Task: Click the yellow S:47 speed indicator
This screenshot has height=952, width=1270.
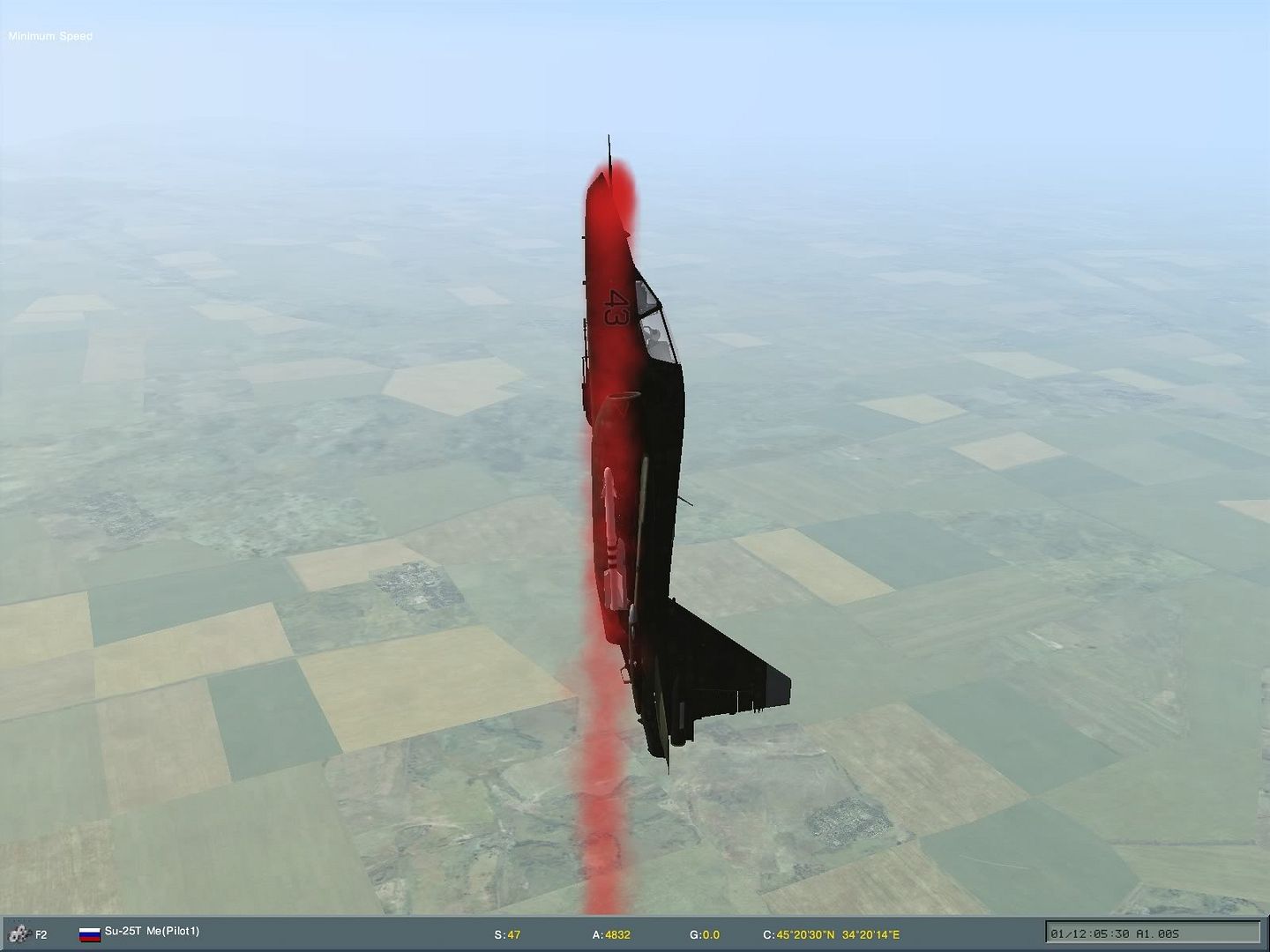Action: click(506, 933)
